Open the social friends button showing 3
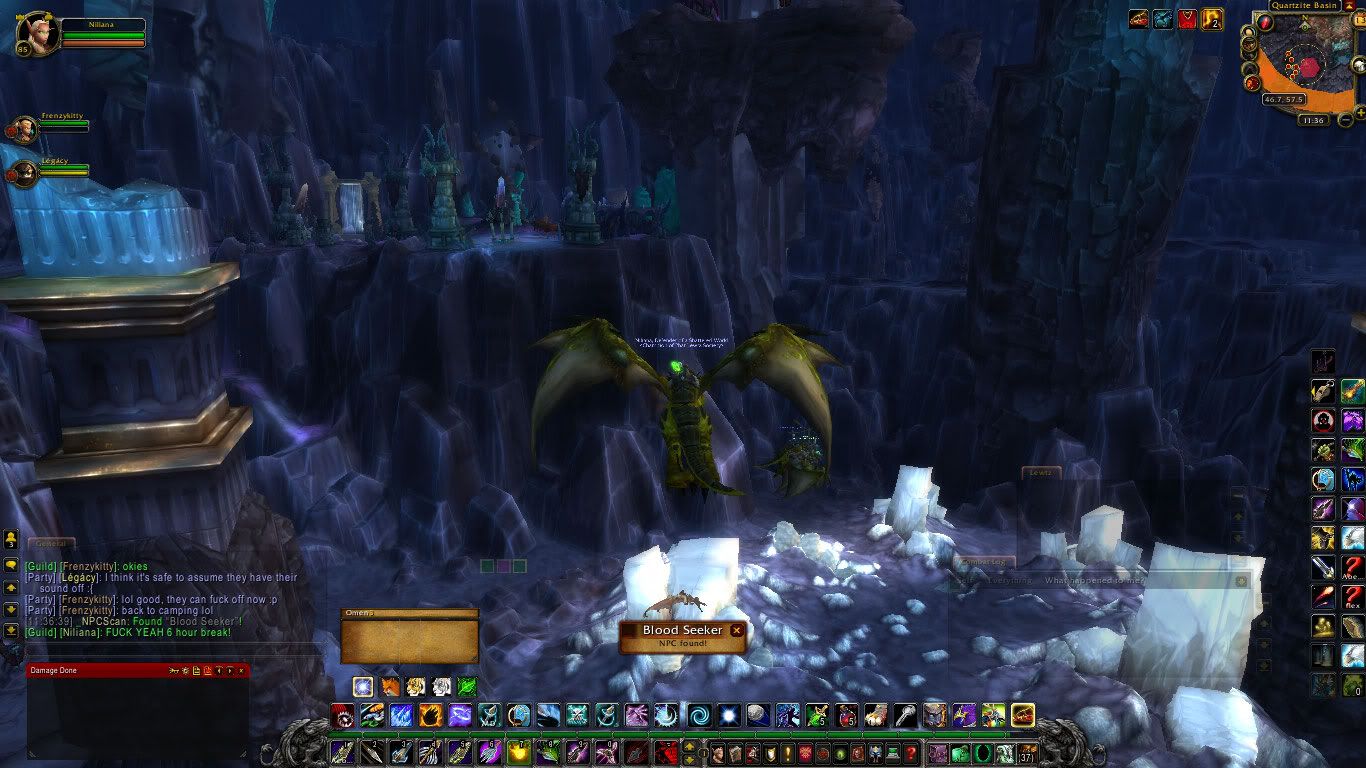The image size is (1366, 768). coord(11,541)
